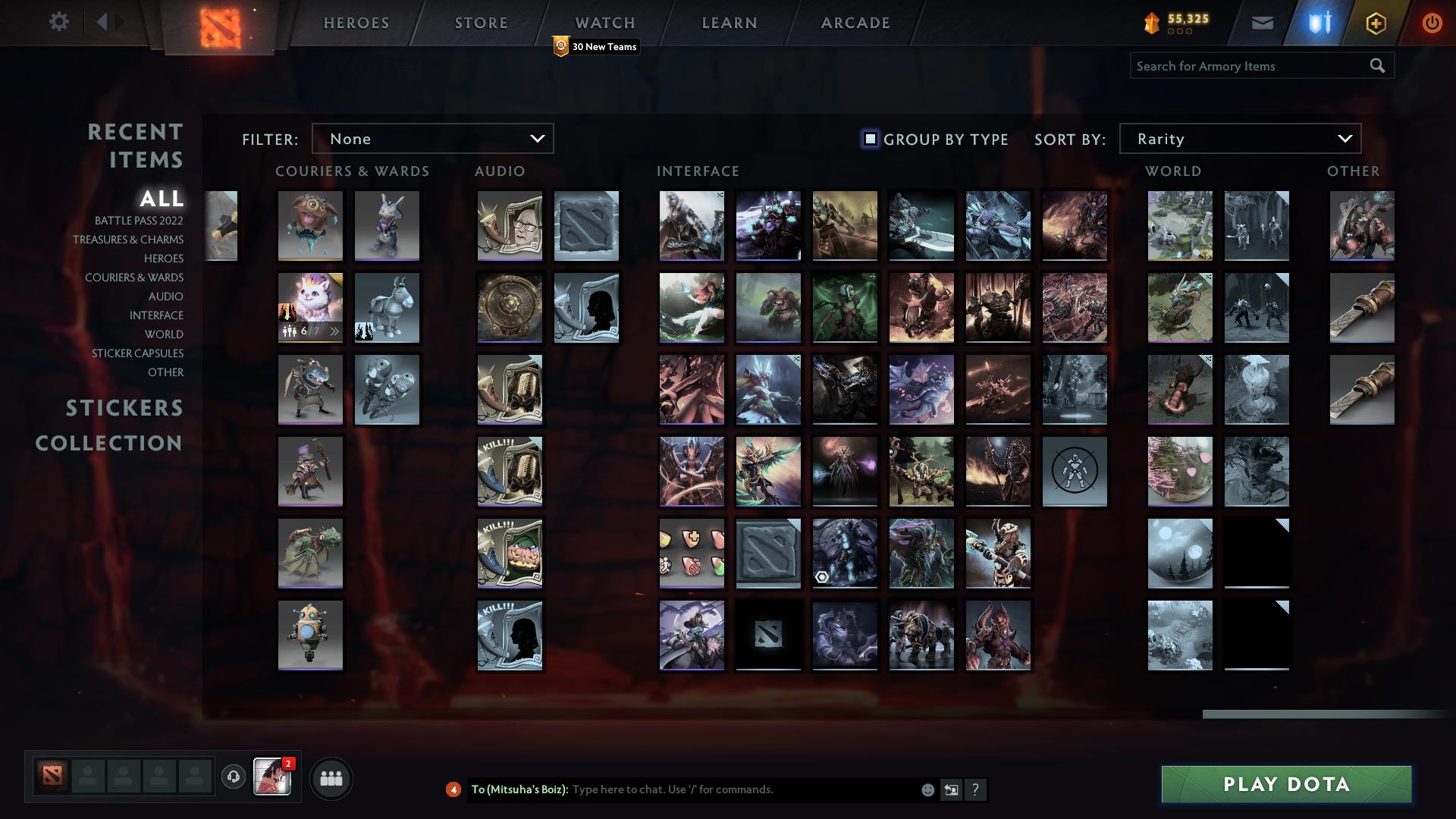The height and width of the screenshot is (819, 1456).
Task: Switch to the Store tab
Action: [x=481, y=22]
